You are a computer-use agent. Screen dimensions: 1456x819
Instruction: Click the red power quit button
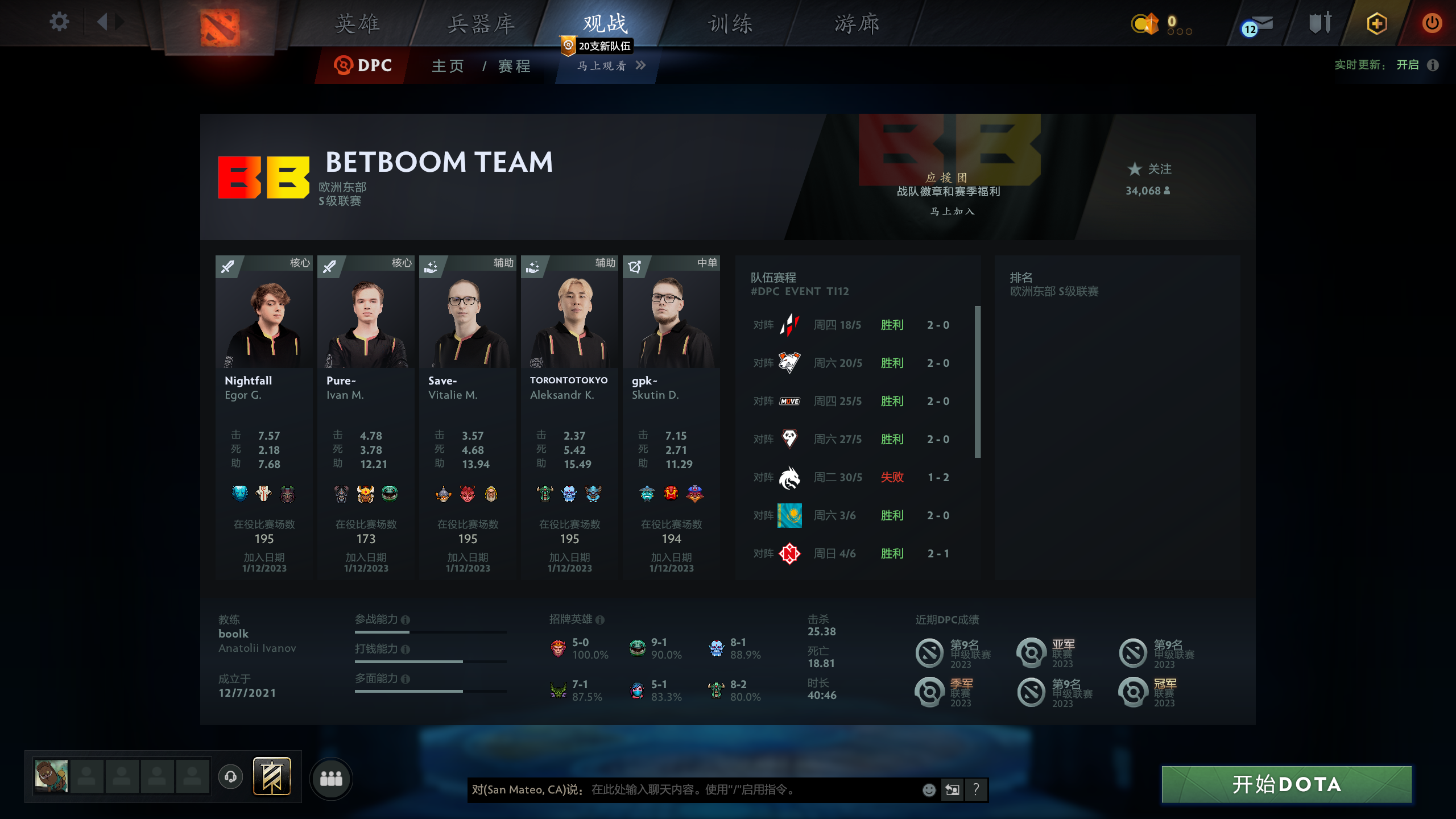[x=1432, y=23]
